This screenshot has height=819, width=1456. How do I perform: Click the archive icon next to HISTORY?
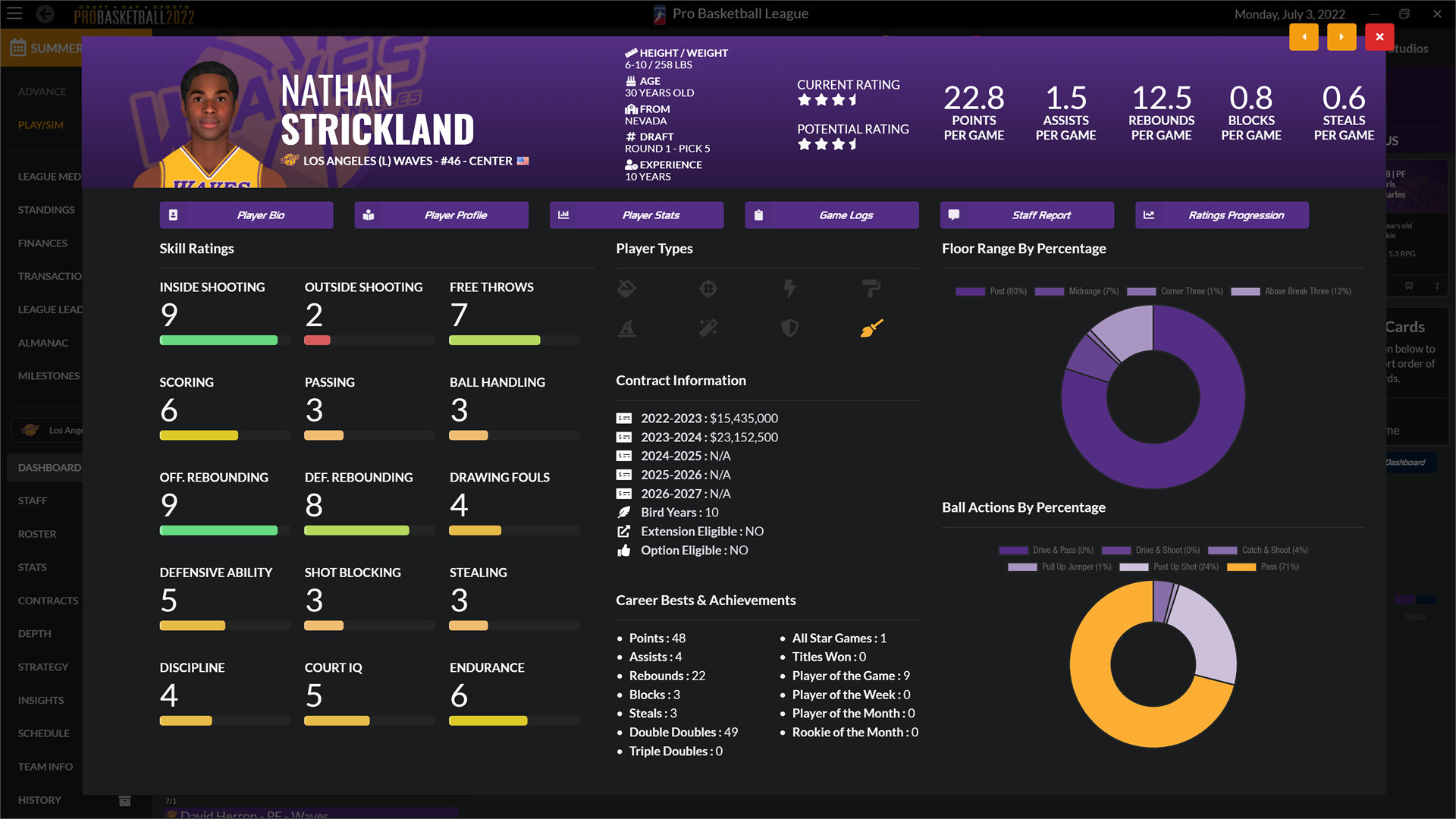pos(124,800)
